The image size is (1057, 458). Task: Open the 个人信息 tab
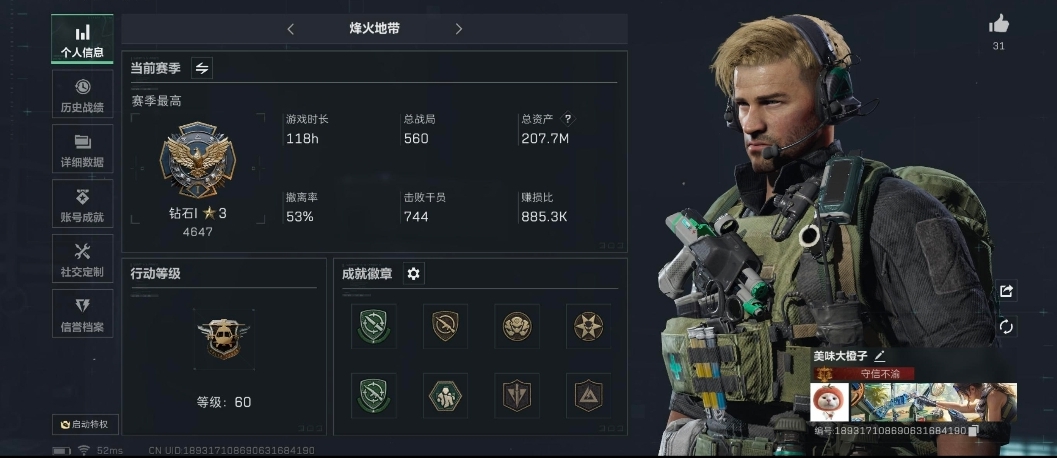click(82, 40)
